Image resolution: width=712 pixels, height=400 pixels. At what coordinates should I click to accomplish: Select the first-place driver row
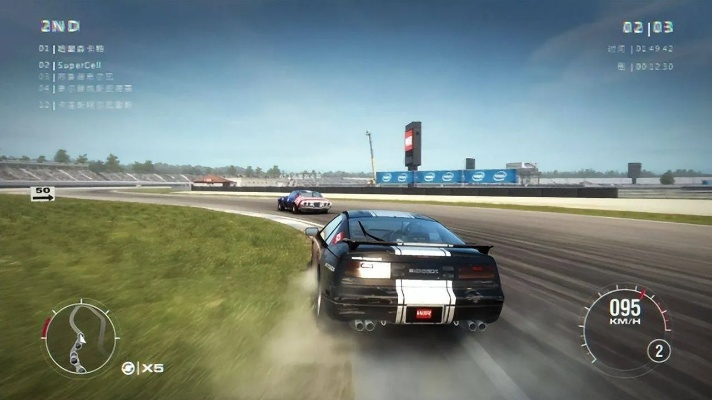point(72,48)
